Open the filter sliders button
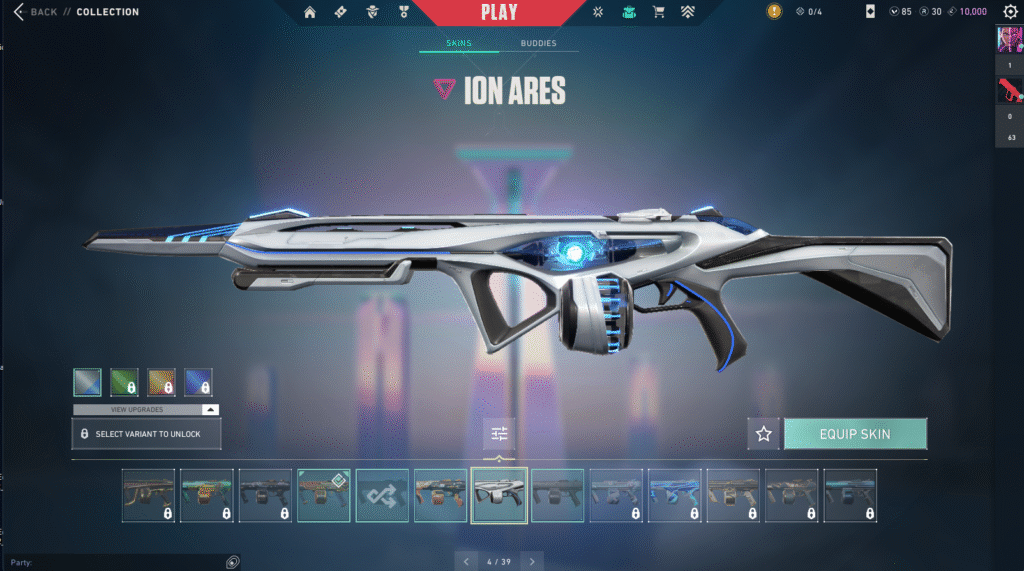 pyautogui.click(x=499, y=434)
